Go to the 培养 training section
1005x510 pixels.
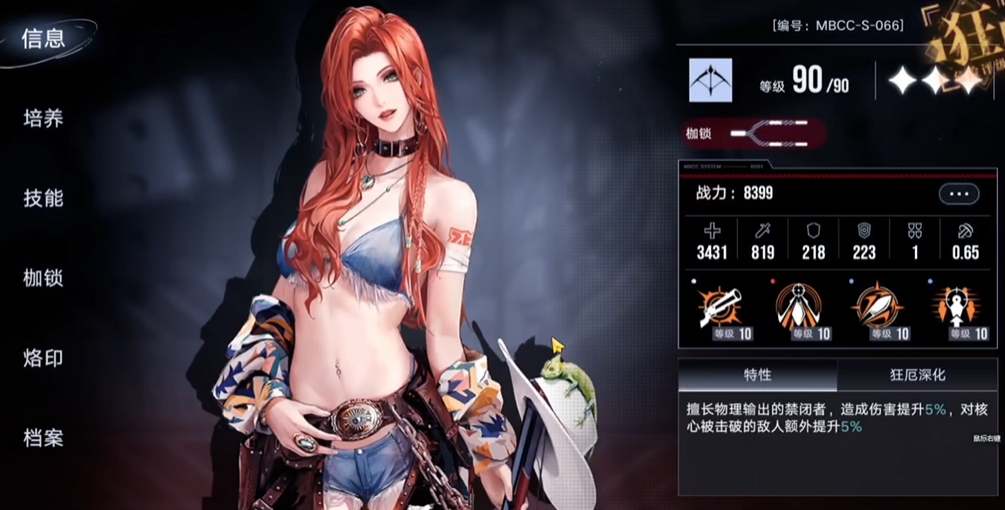44,119
